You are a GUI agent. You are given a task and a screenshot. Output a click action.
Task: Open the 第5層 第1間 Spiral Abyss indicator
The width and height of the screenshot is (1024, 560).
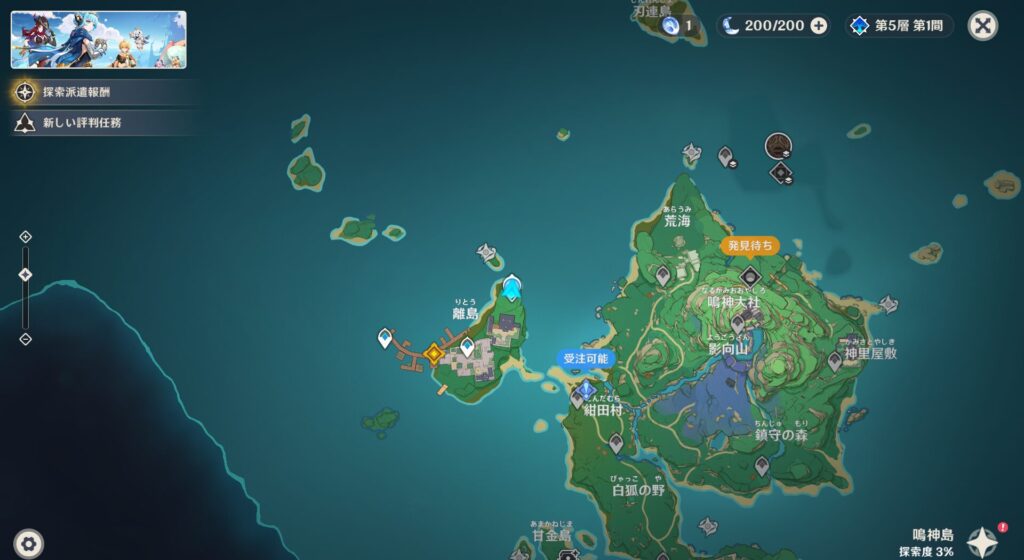(900, 26)
